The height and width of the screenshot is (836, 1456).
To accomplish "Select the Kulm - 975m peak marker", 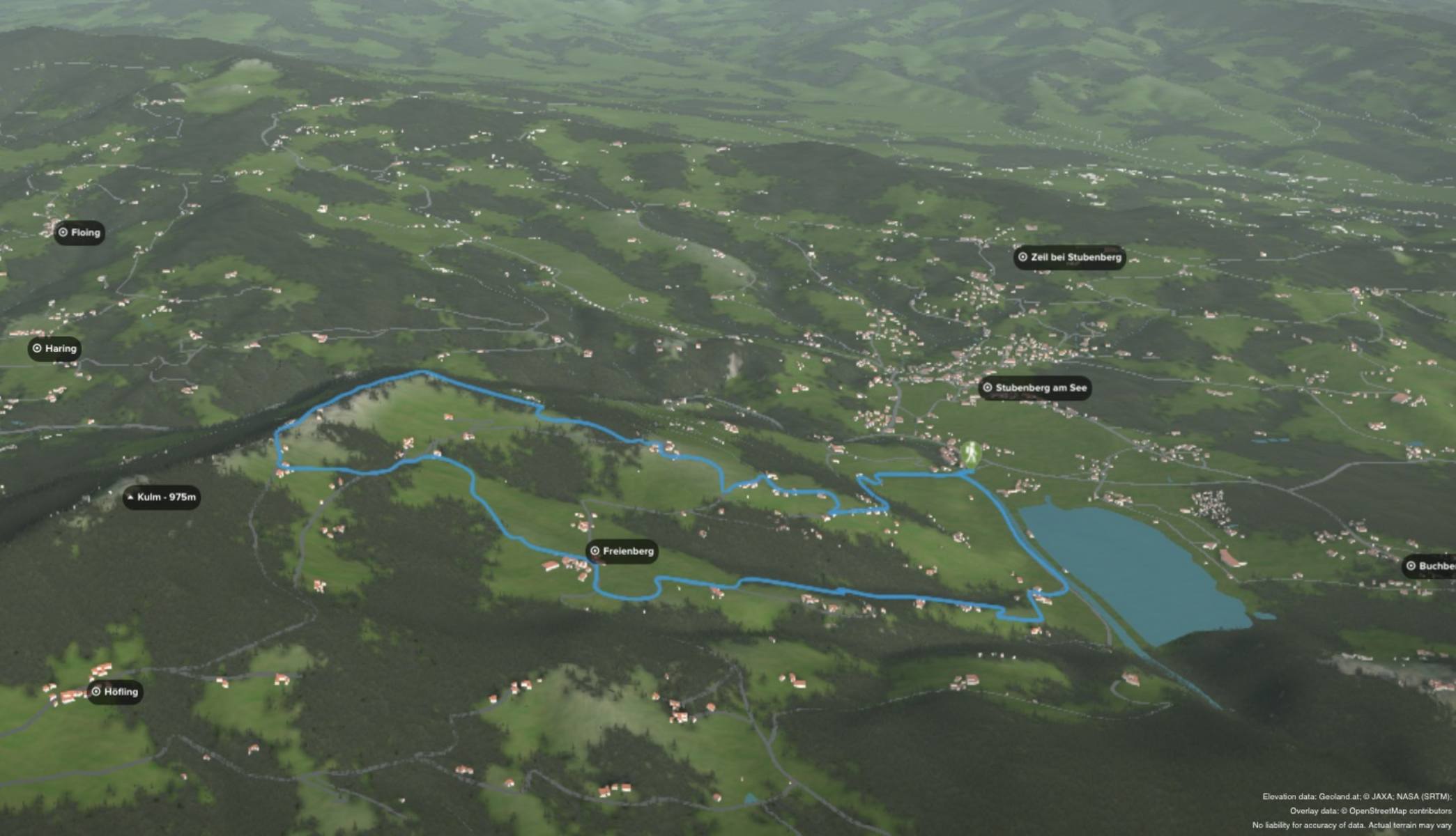I will pyautogui.click(x=162, y=497).
